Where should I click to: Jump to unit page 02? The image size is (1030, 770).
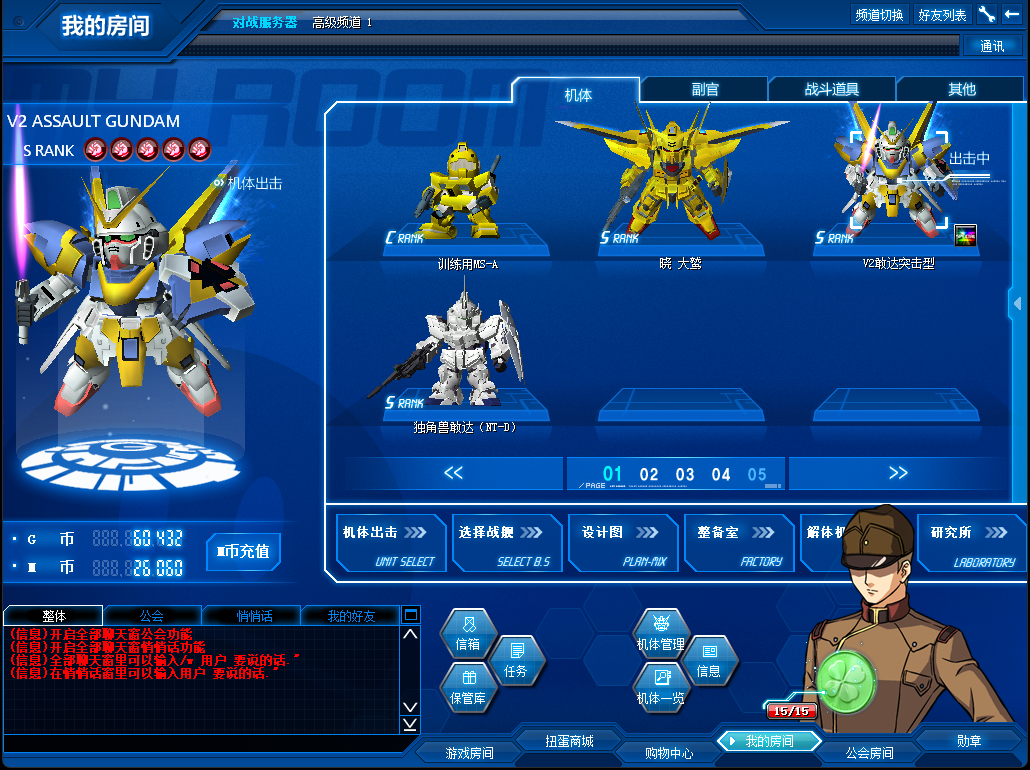click(x=649, y=475)
